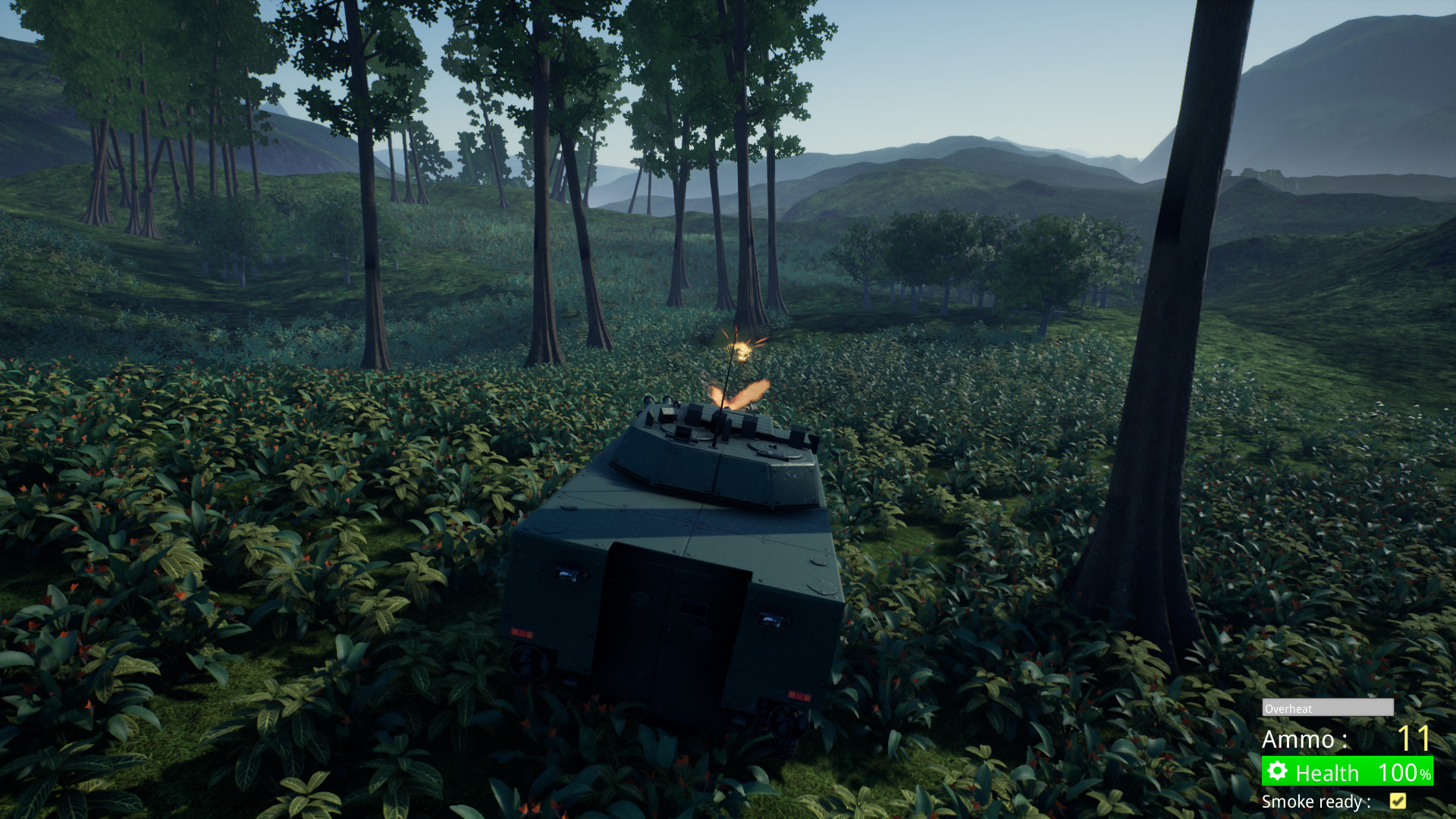This screenshot has height=819, width=1456.
Task: Click the gear icon on the Health bar
Action: point(1278,772)
